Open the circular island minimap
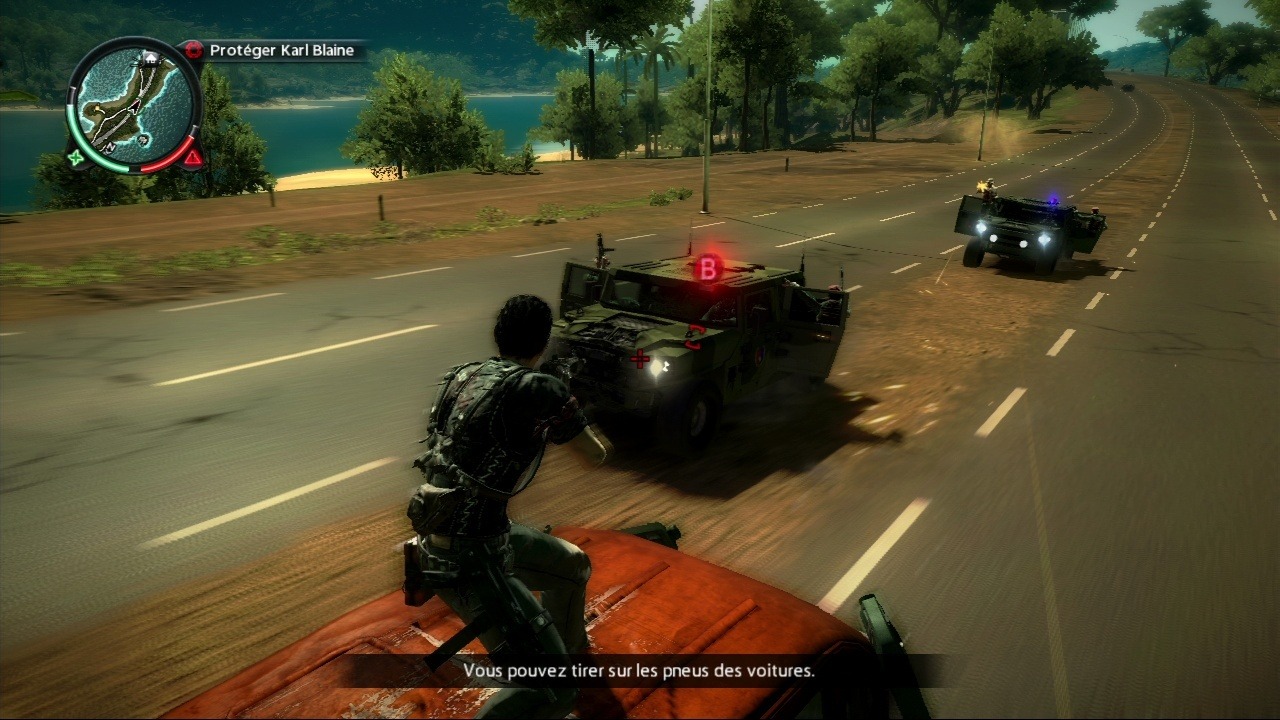Image resolution: width=1280 pixels, height=720 pixels. point(133,104)
